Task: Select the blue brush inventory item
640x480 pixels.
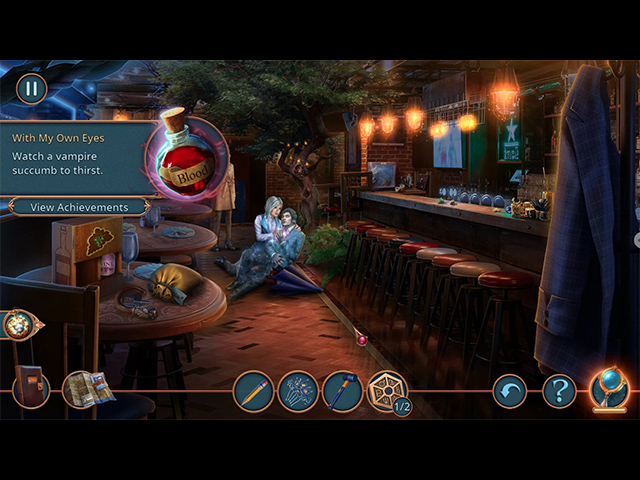Action: [342, 391]
